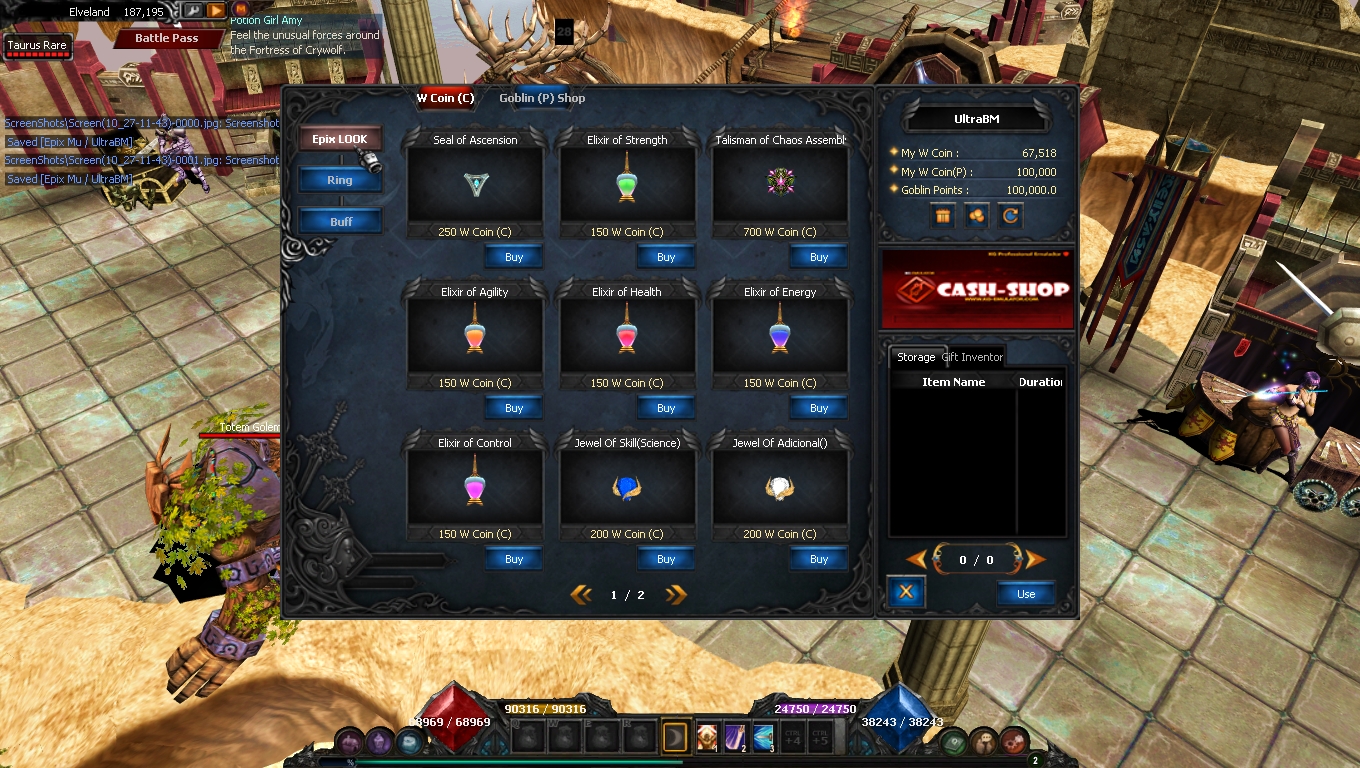Open the Battle Pass
The width and height of the screenshot is (1360, 768).
click(x=166, y=38)
